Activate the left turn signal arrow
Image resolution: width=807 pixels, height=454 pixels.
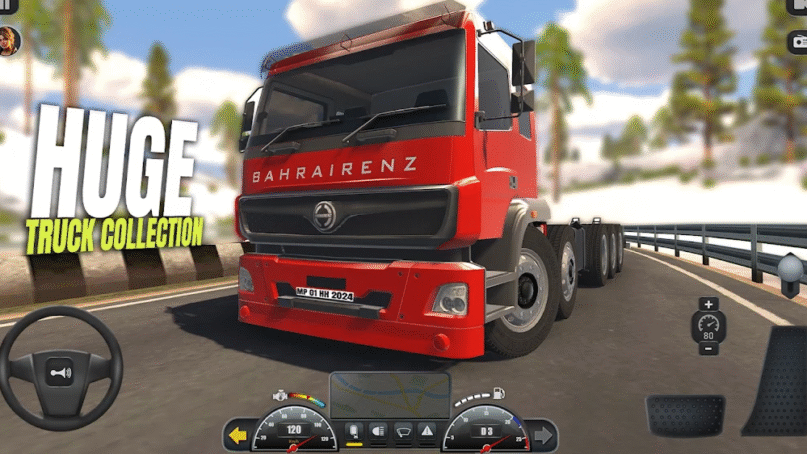(237, 435)
